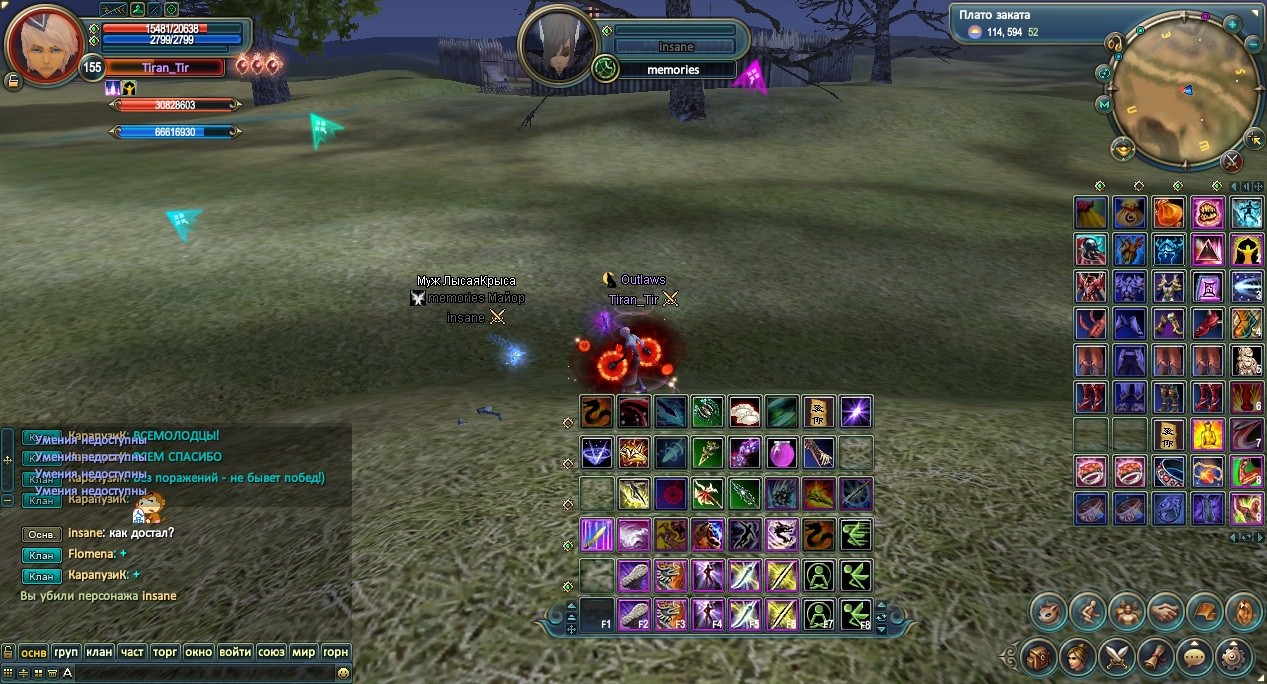Switch to the 'клан' chat tab

pos(99,652)
